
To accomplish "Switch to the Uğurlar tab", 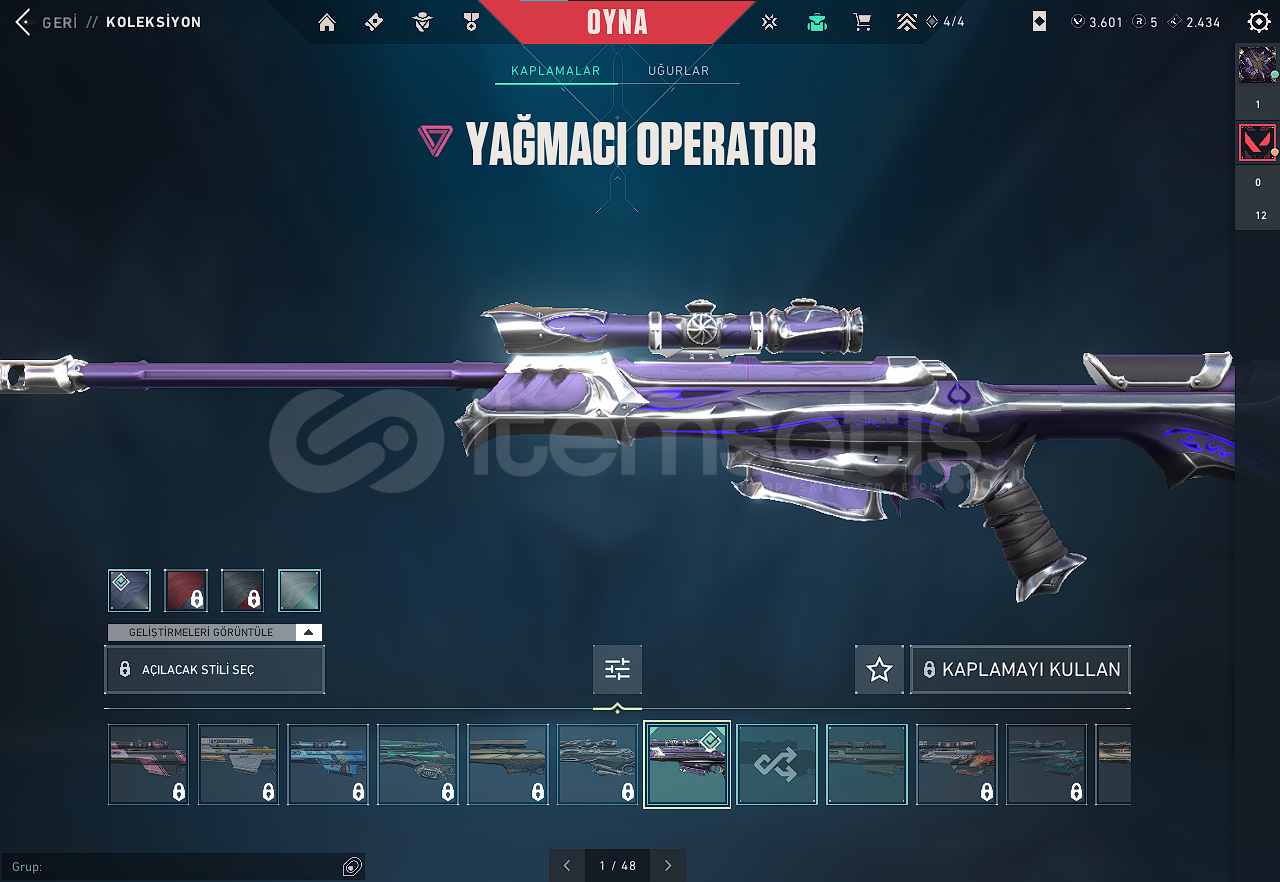I will click(678, 71).
